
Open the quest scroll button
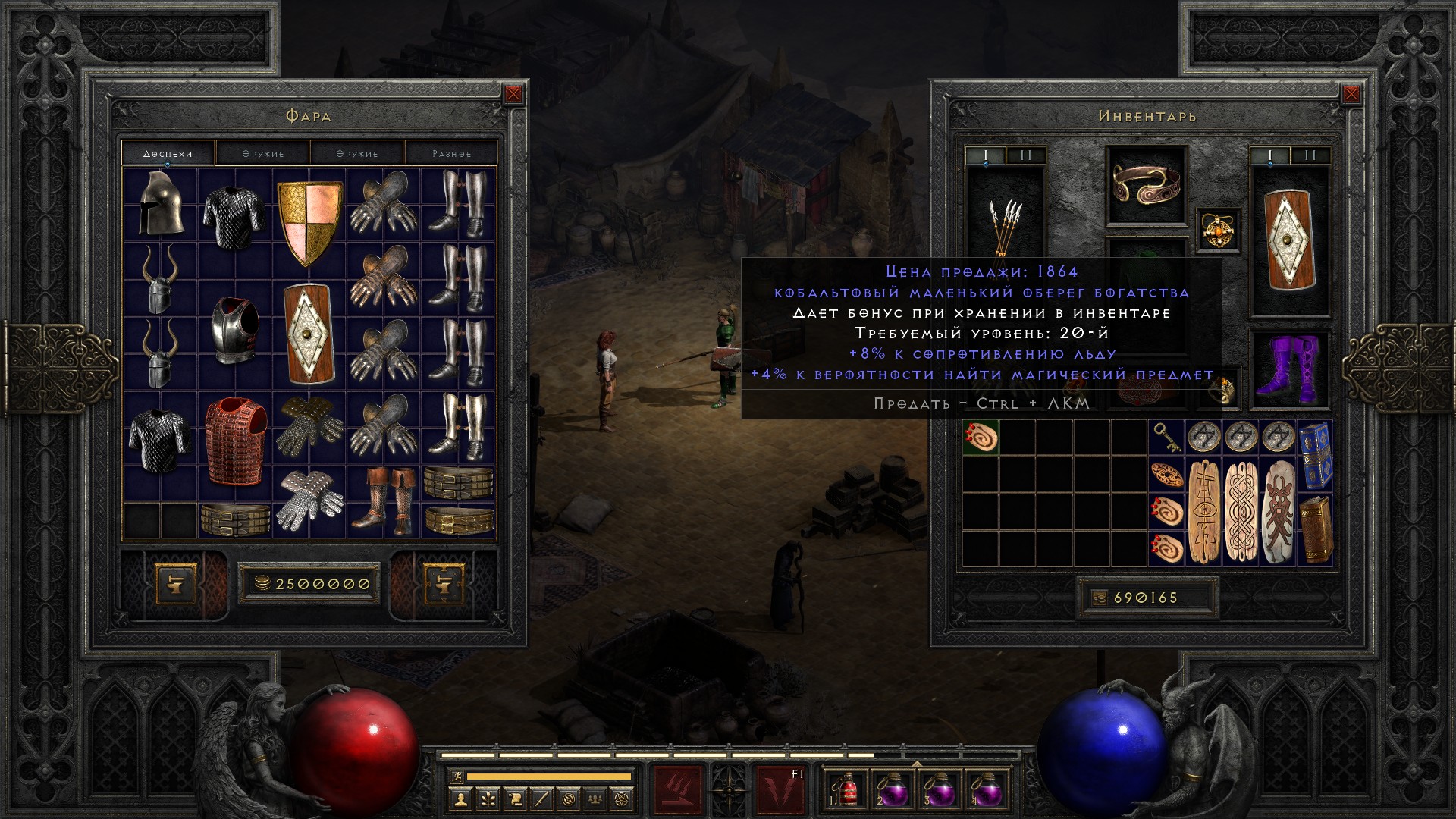tap(515, 798)
